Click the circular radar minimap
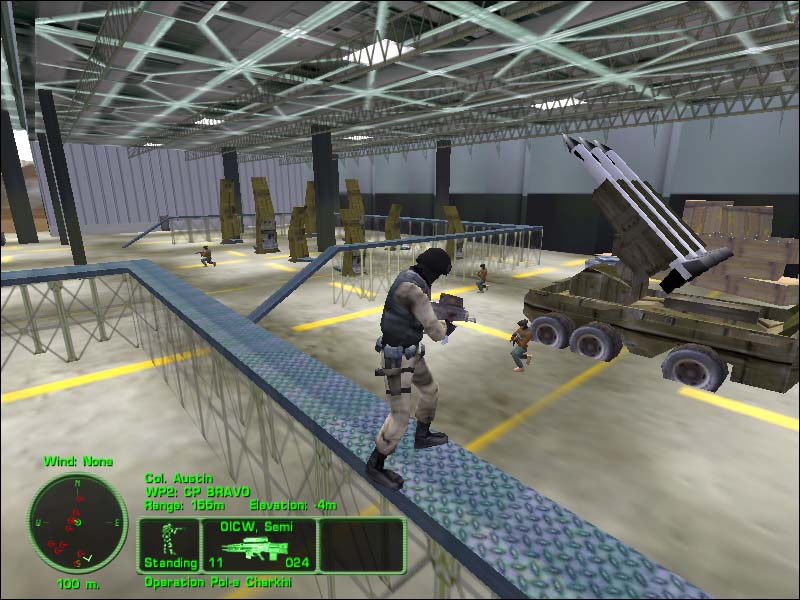Image resolution: width=800 pixels, height=600 pixels. point(78,522)
